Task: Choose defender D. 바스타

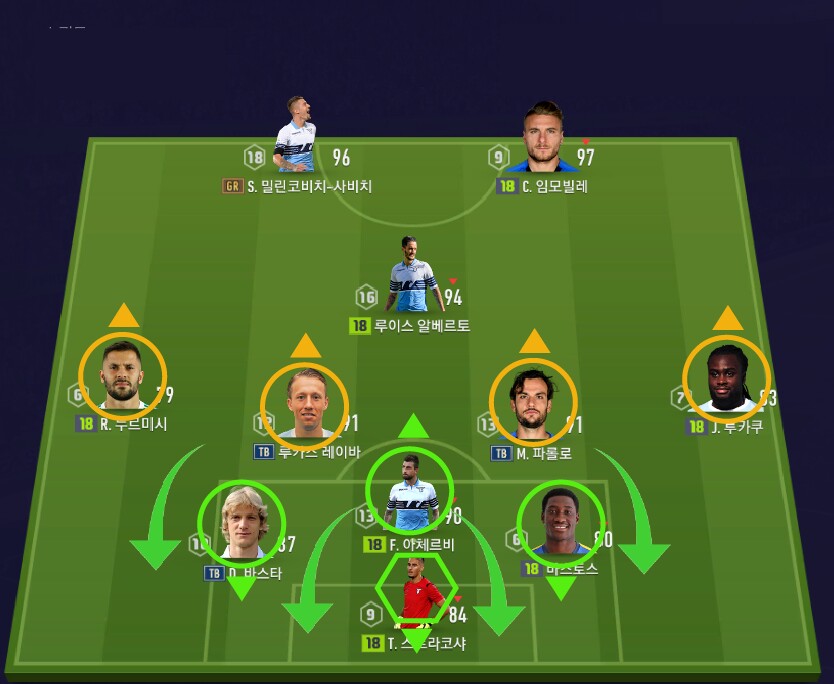Action: pyautogui.click(x=242, y=524)
